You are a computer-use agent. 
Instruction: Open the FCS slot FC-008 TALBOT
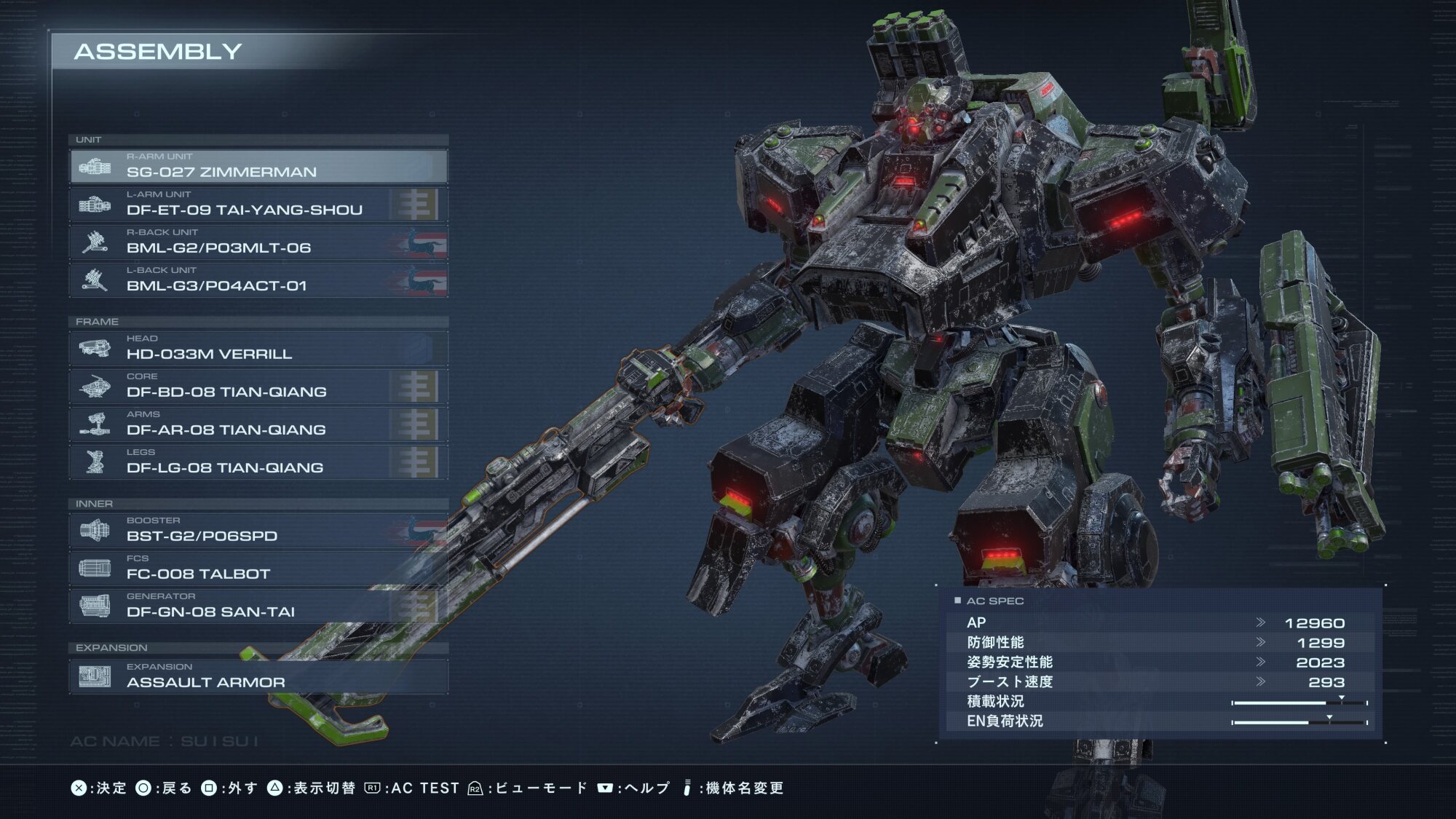258,569
